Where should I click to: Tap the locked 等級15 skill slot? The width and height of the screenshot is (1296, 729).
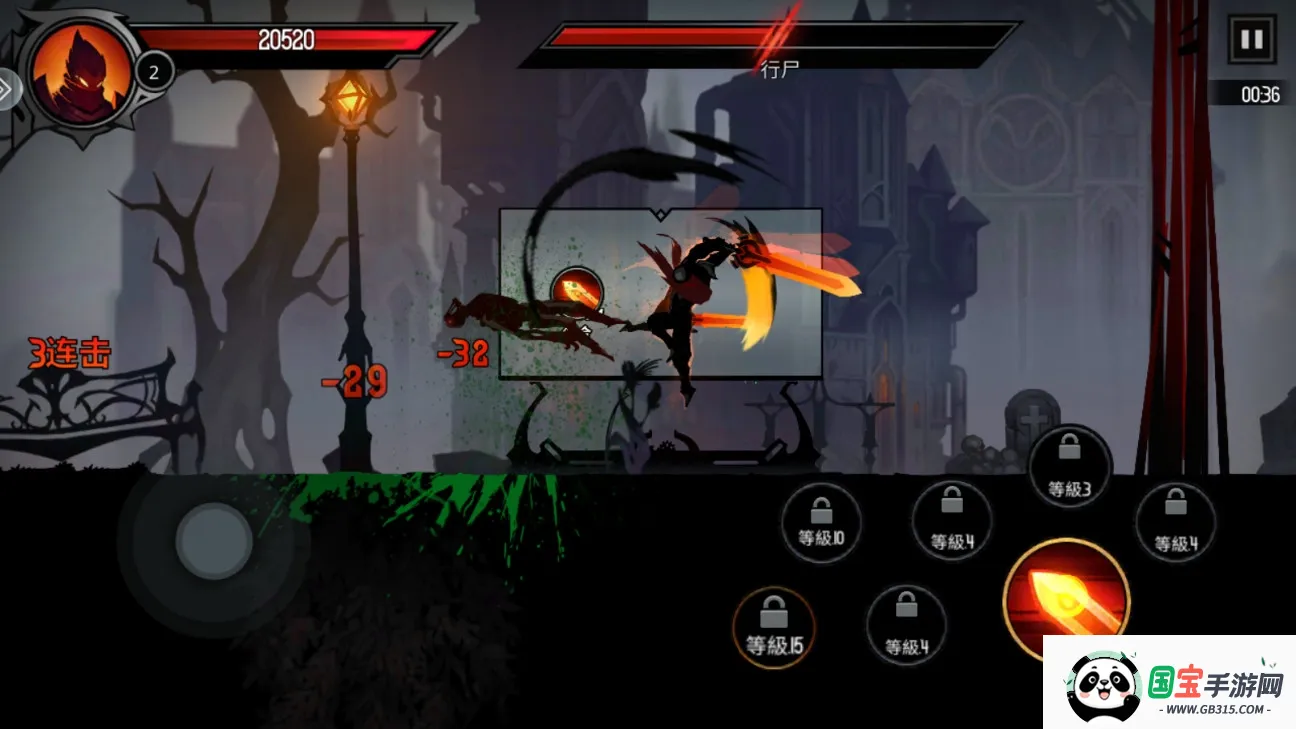[x=773, y=627]
